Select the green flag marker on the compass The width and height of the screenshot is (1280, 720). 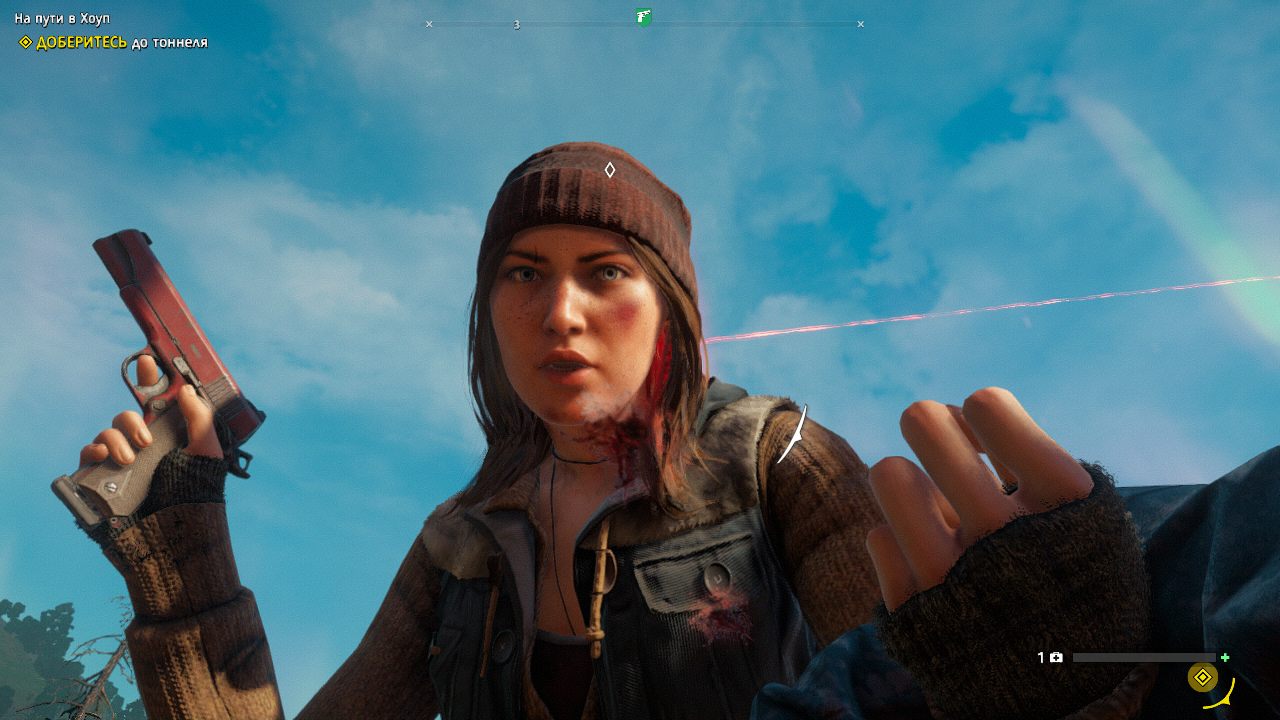(x=643, y=17)
